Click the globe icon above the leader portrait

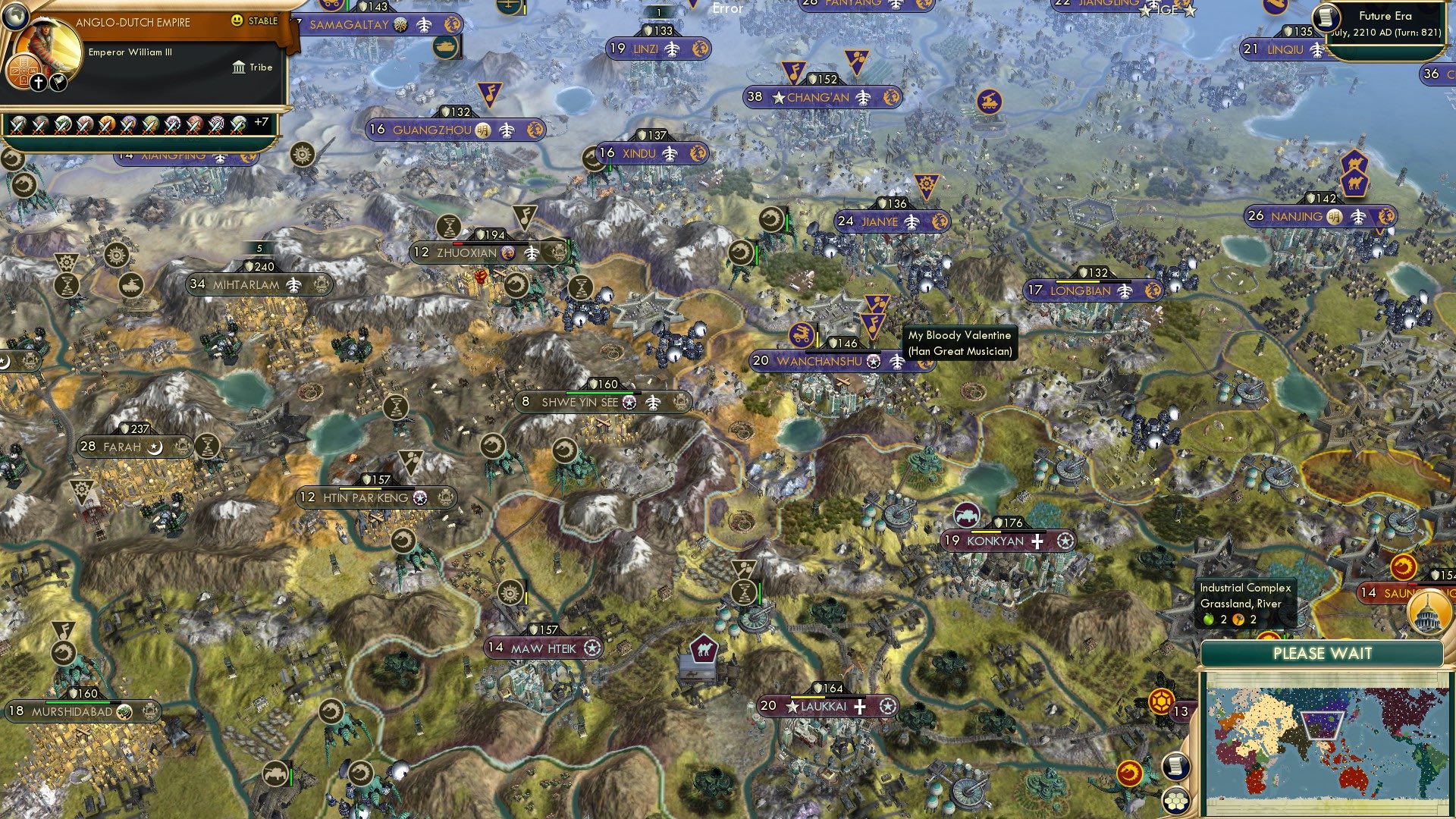tap(14, 15)
